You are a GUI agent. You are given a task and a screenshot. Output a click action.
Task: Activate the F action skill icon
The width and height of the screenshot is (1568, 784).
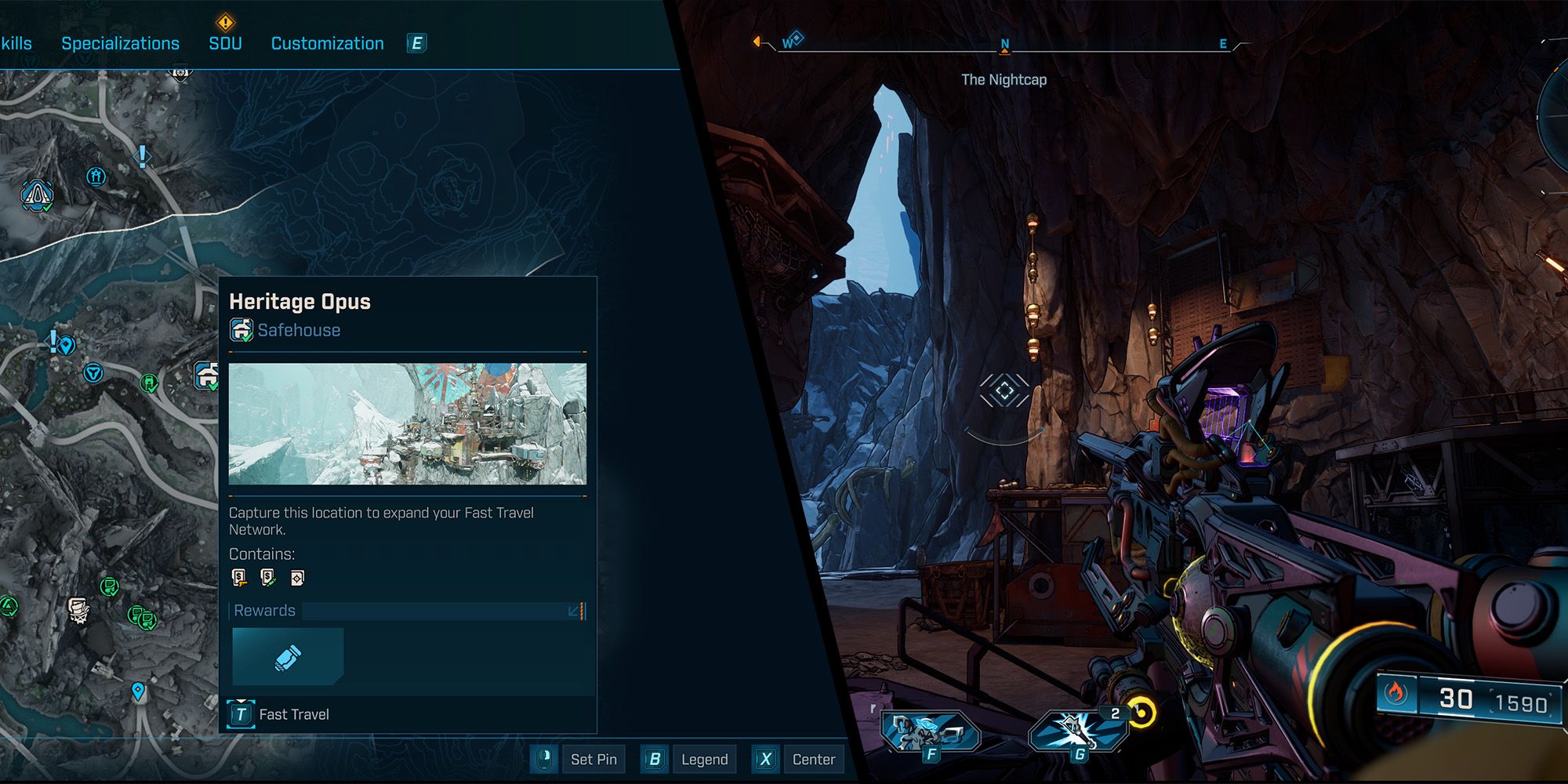click(x=930, y=734)
